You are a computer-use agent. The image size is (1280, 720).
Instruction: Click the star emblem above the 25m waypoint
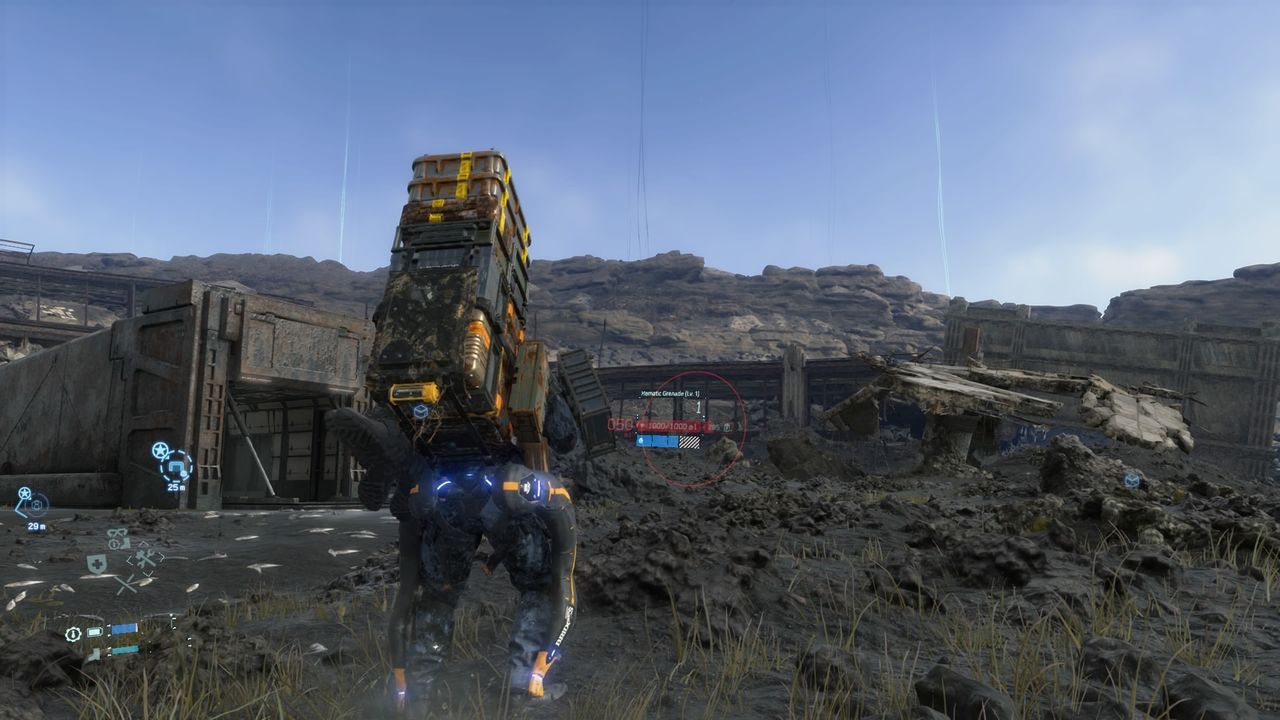(160, 449)
